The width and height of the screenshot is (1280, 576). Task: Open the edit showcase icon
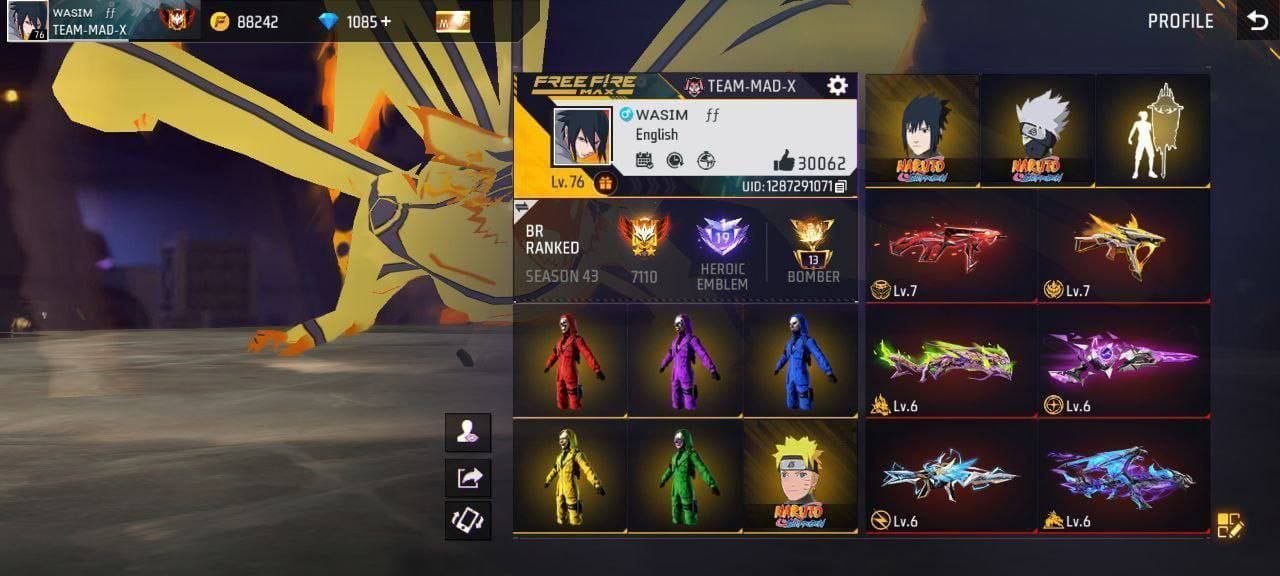1229,525
